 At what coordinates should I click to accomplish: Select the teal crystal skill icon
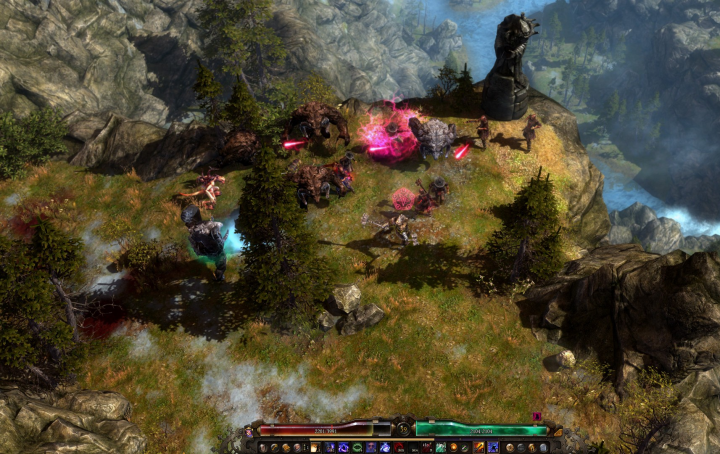point(440,447)
